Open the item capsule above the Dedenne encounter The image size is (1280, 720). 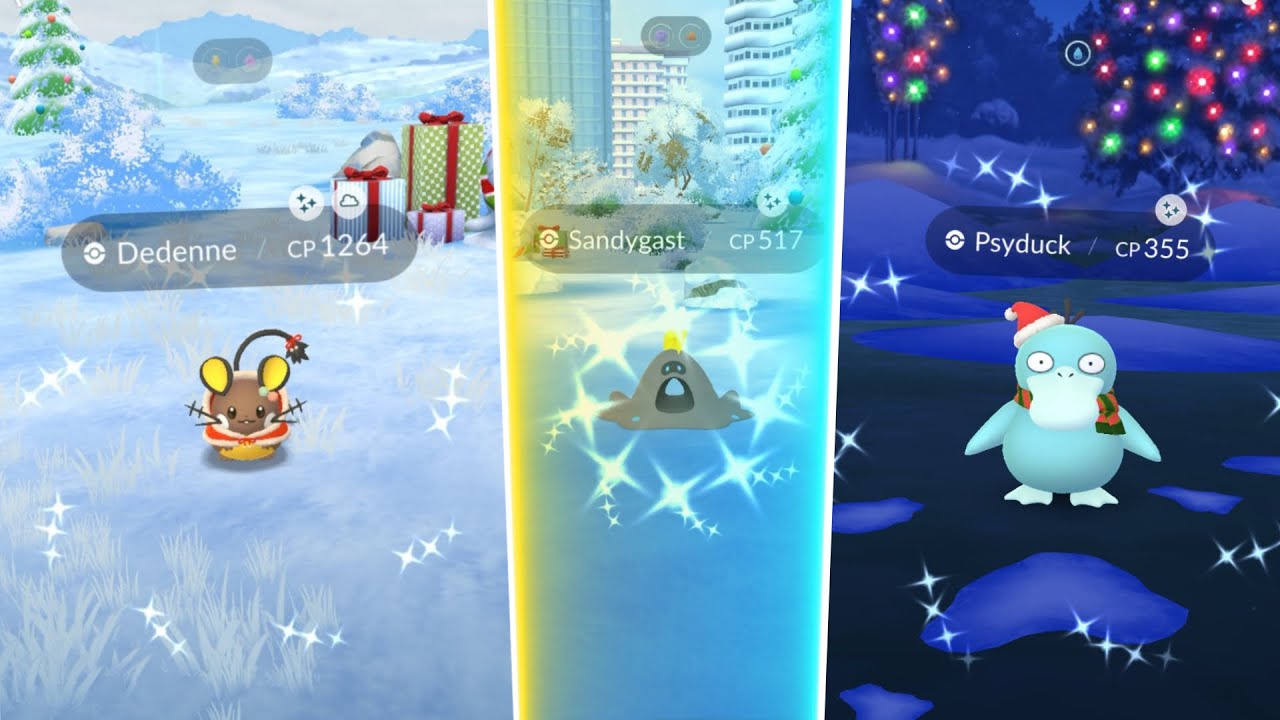(x=234, y=50)
